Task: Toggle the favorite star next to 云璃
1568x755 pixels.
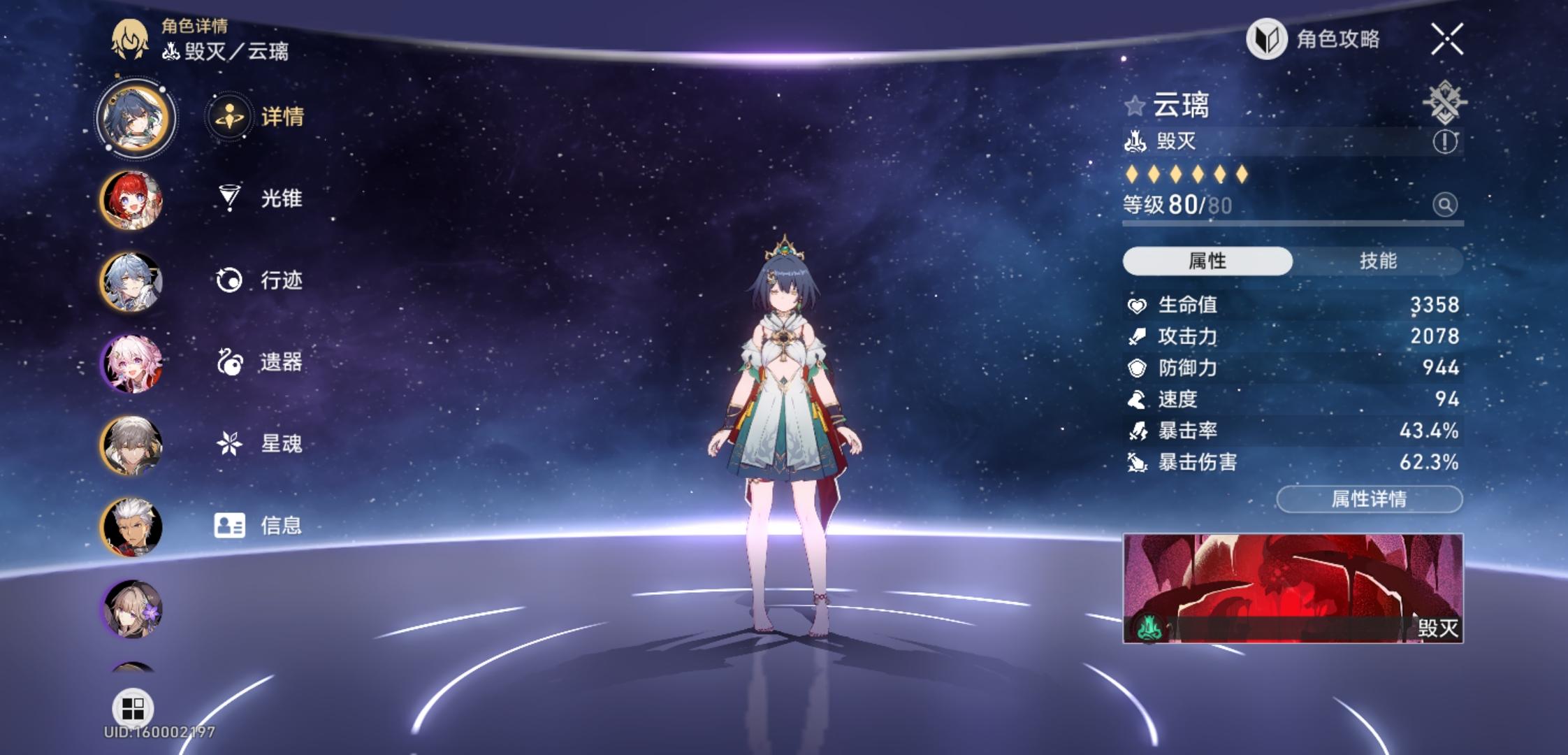Action: pos(1134,106)
